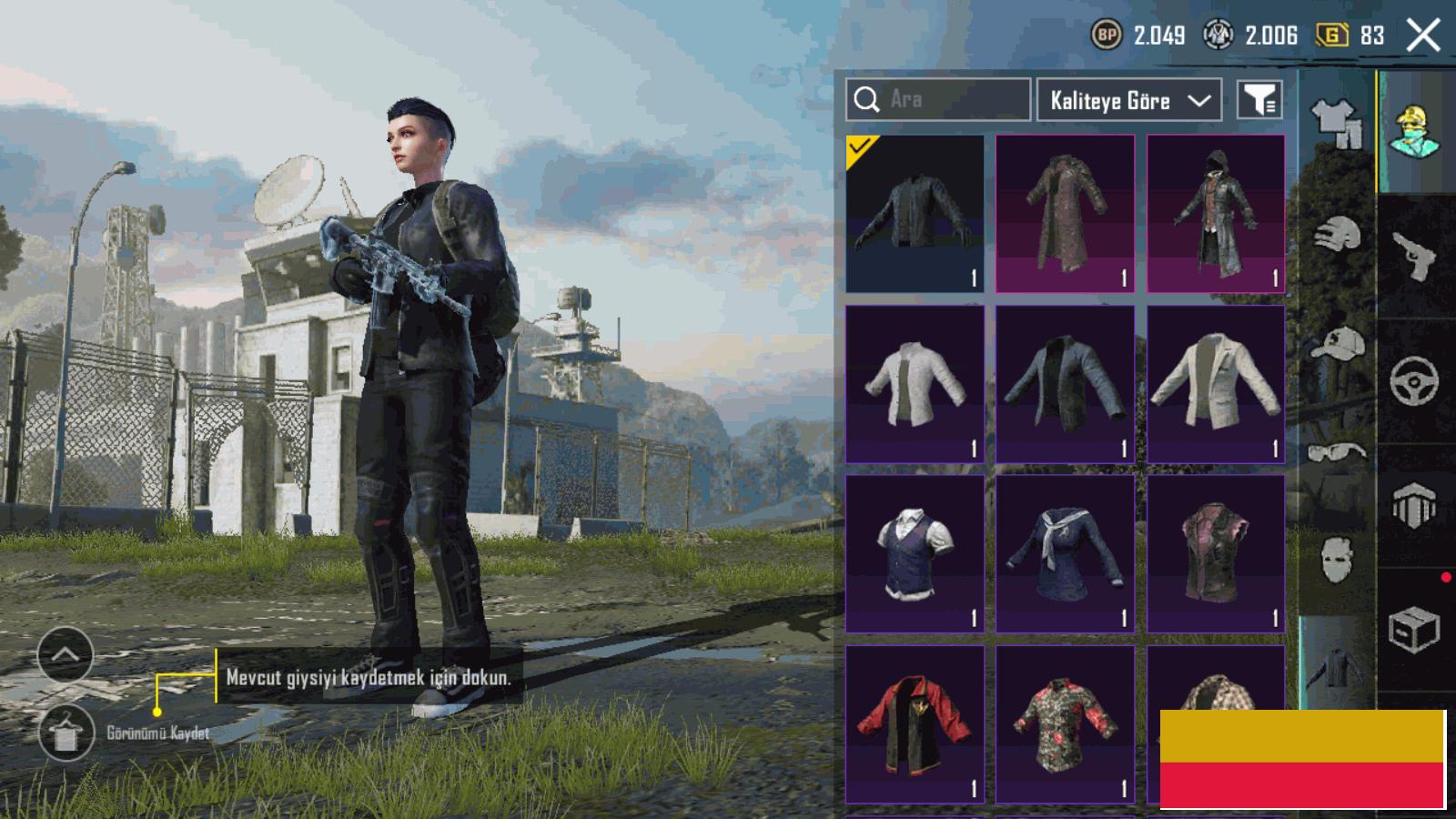Viewport: 1456px width, 819px height.
Task: Select the white jacket with green shirt
Action: tap(915, 384)
